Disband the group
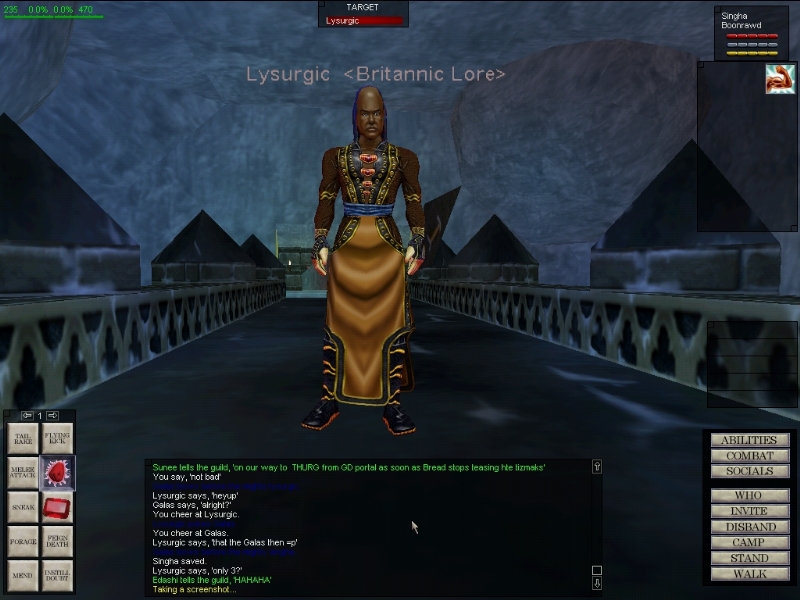This screenshot has height=600, width=800. tap(750, 527)
